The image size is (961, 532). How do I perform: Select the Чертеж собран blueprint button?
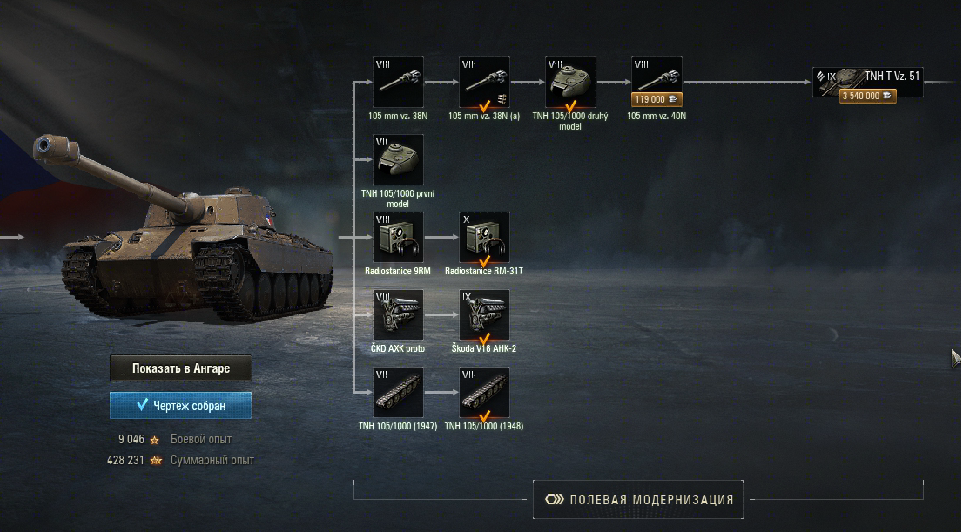pos(180,405)
